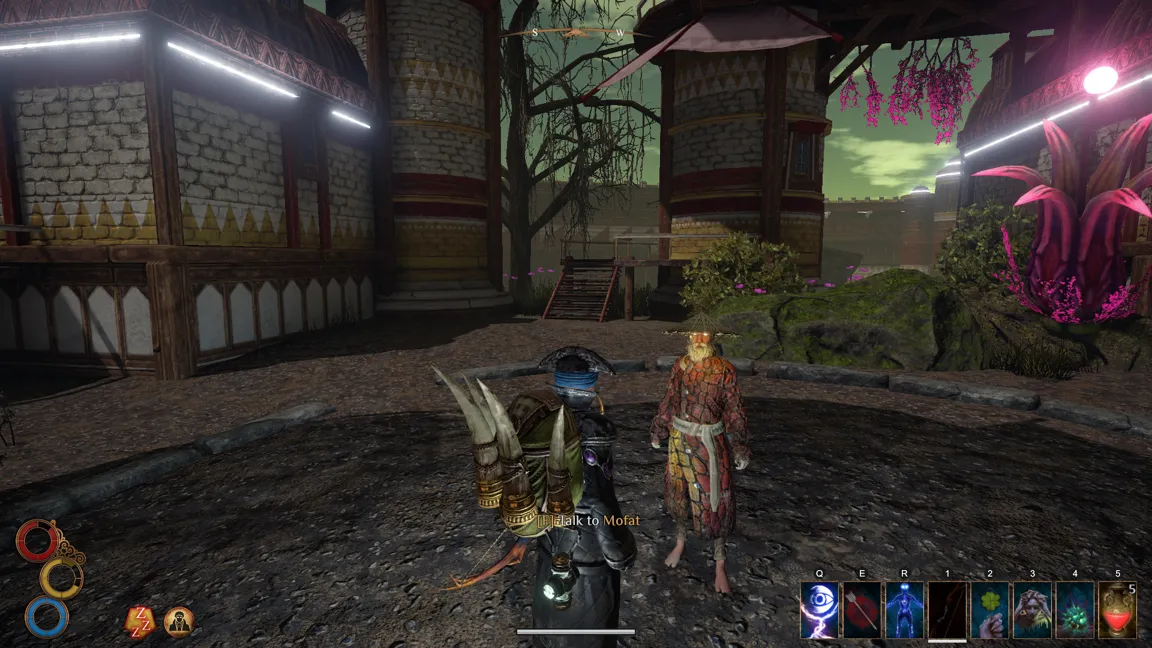
Task: Click the sleepy ZZZ status icon
Action: (139, 622)
